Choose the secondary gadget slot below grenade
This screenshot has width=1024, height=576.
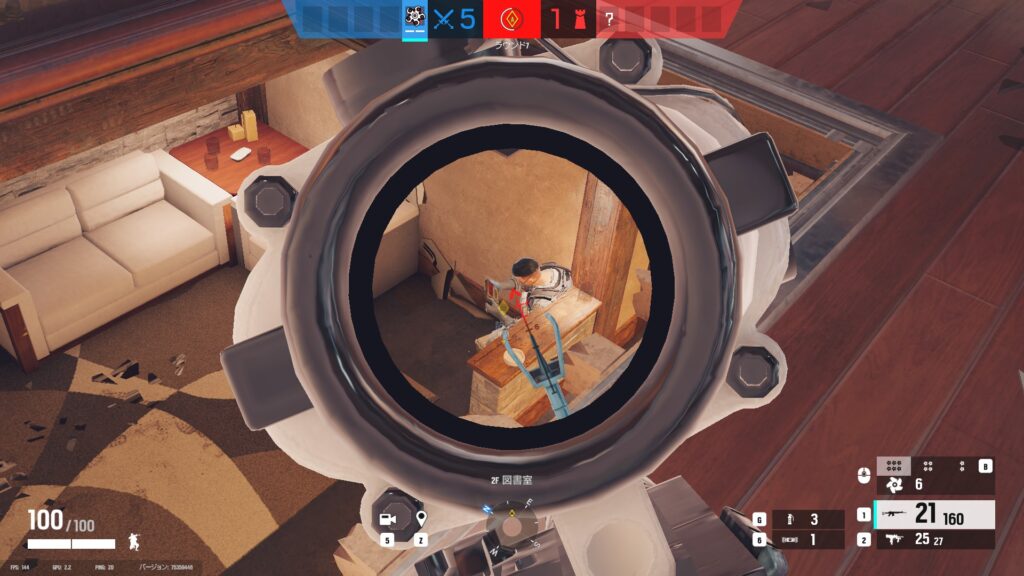[799, 540]
